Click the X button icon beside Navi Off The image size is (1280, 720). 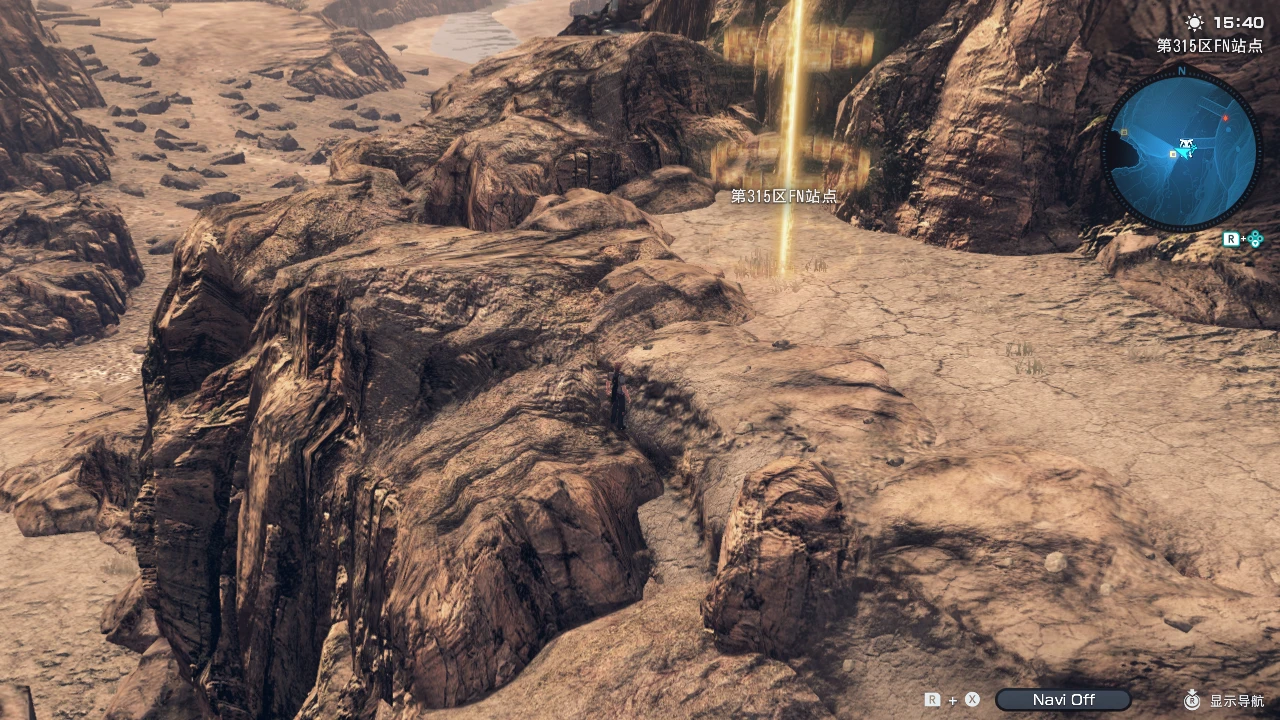[971, 699]
